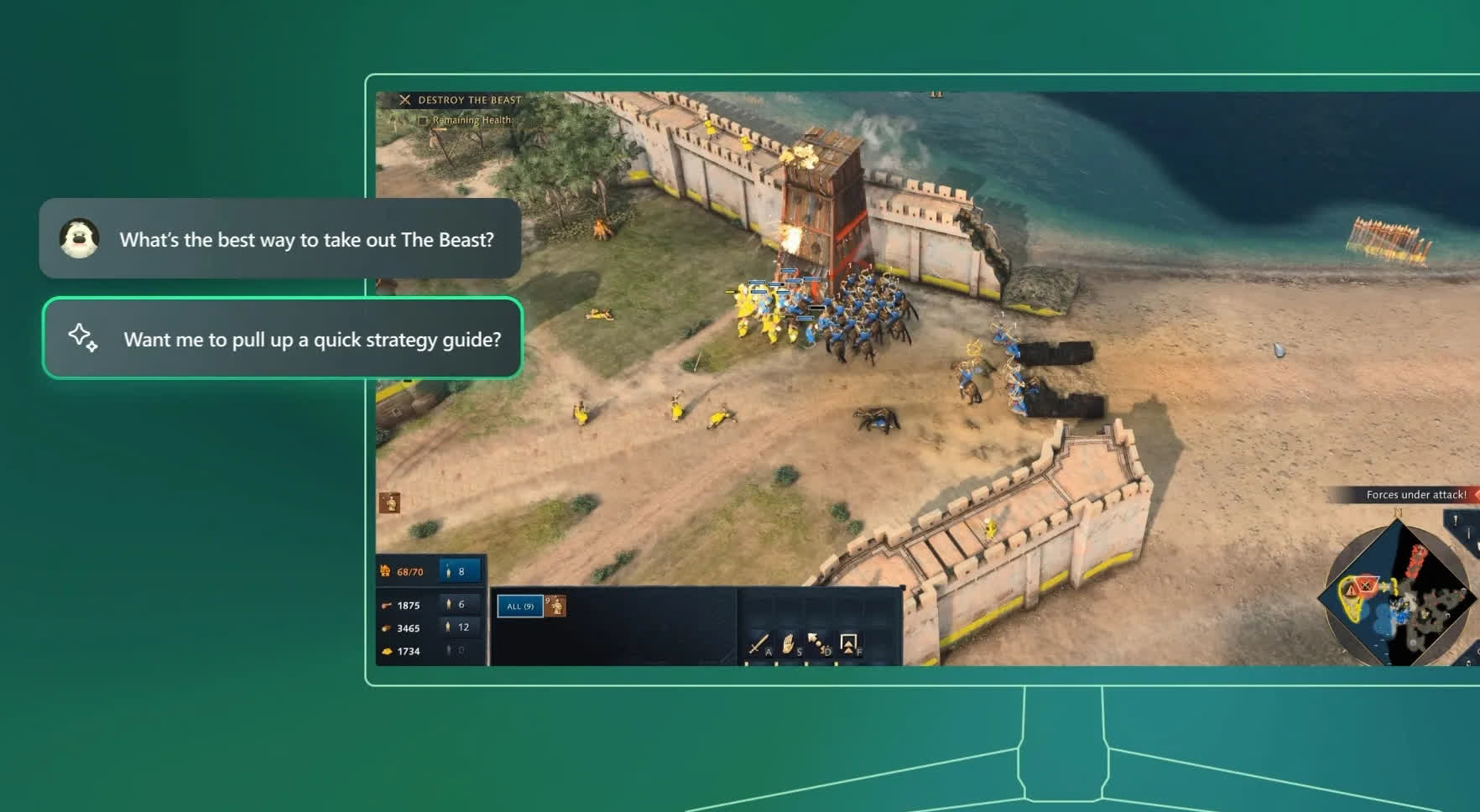This screenshot has height=812, width=1480.
Task: Select the 8 idle villagers button
Action: [460, 571]
